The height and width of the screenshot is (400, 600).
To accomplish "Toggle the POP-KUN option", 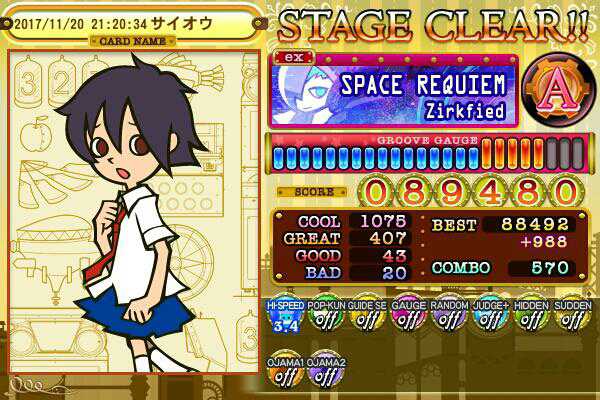I will (321, 316).
